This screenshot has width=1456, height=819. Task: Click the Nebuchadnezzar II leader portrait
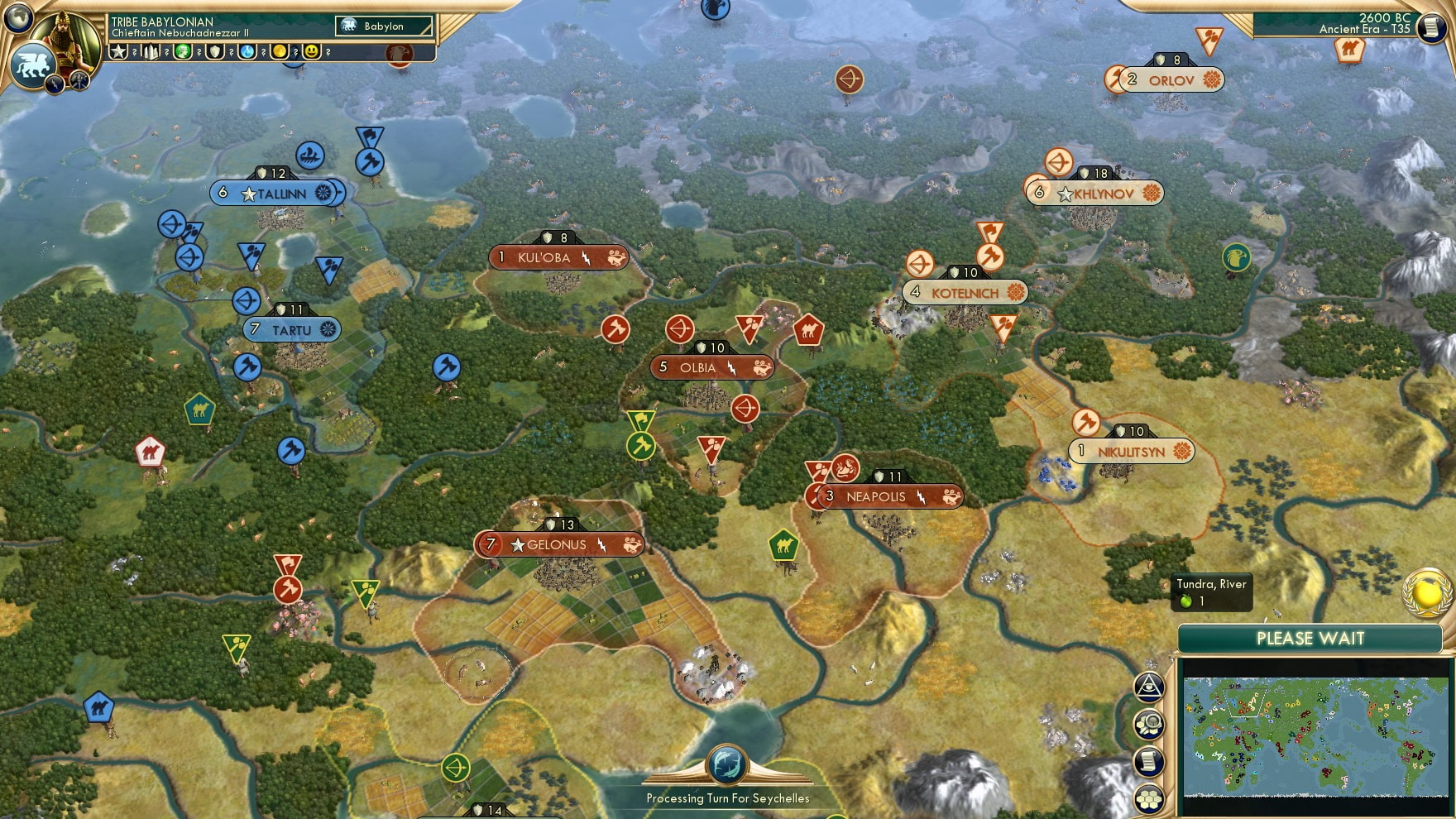(x=64, y=43)
